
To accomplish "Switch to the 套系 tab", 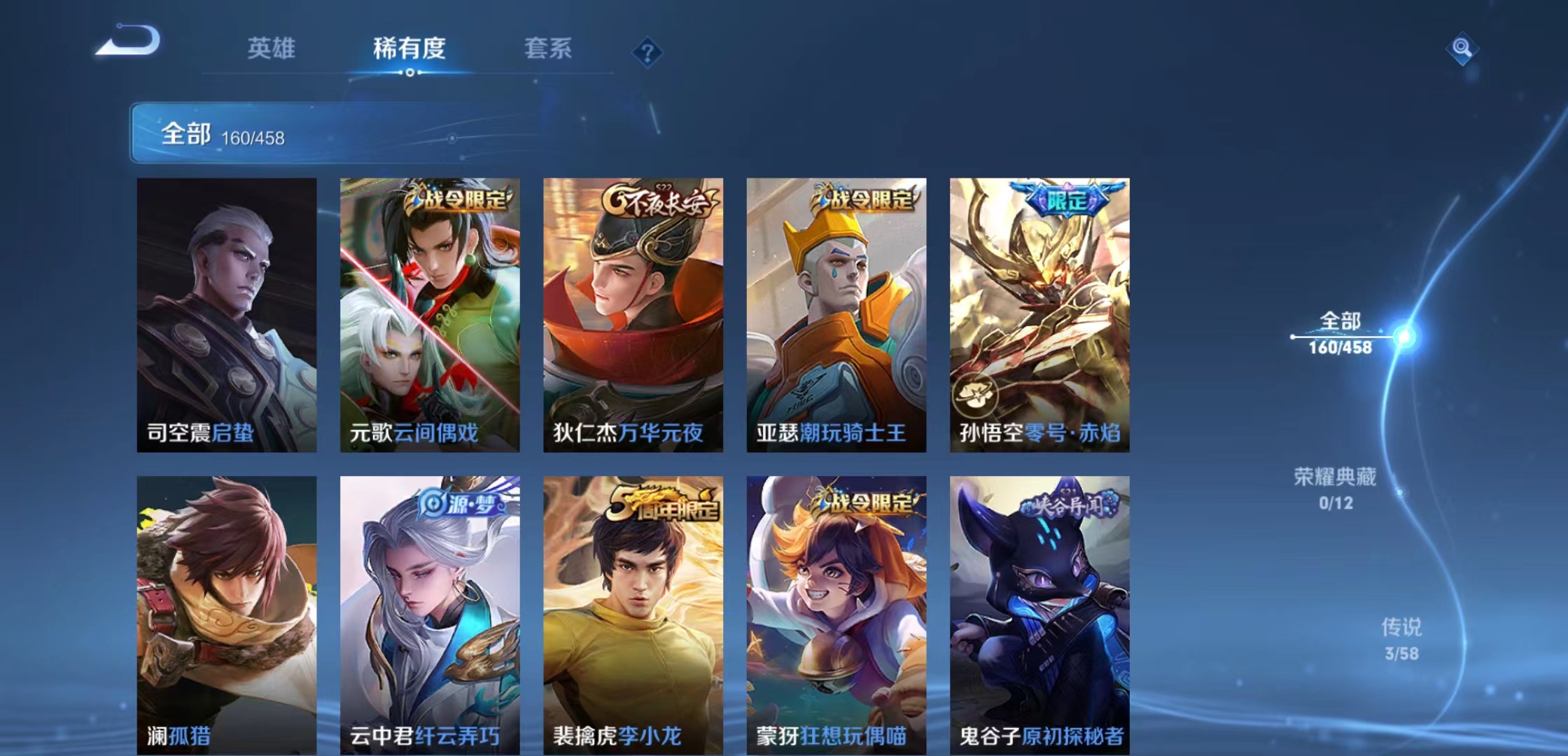I will click(547, 49).
